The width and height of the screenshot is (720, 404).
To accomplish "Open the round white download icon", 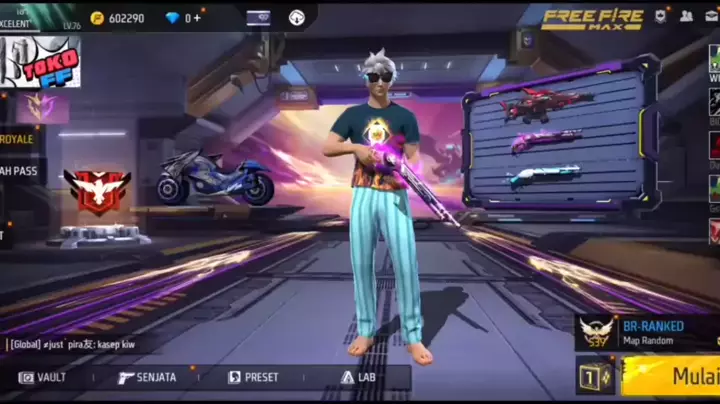I will (x=296, y=18).
